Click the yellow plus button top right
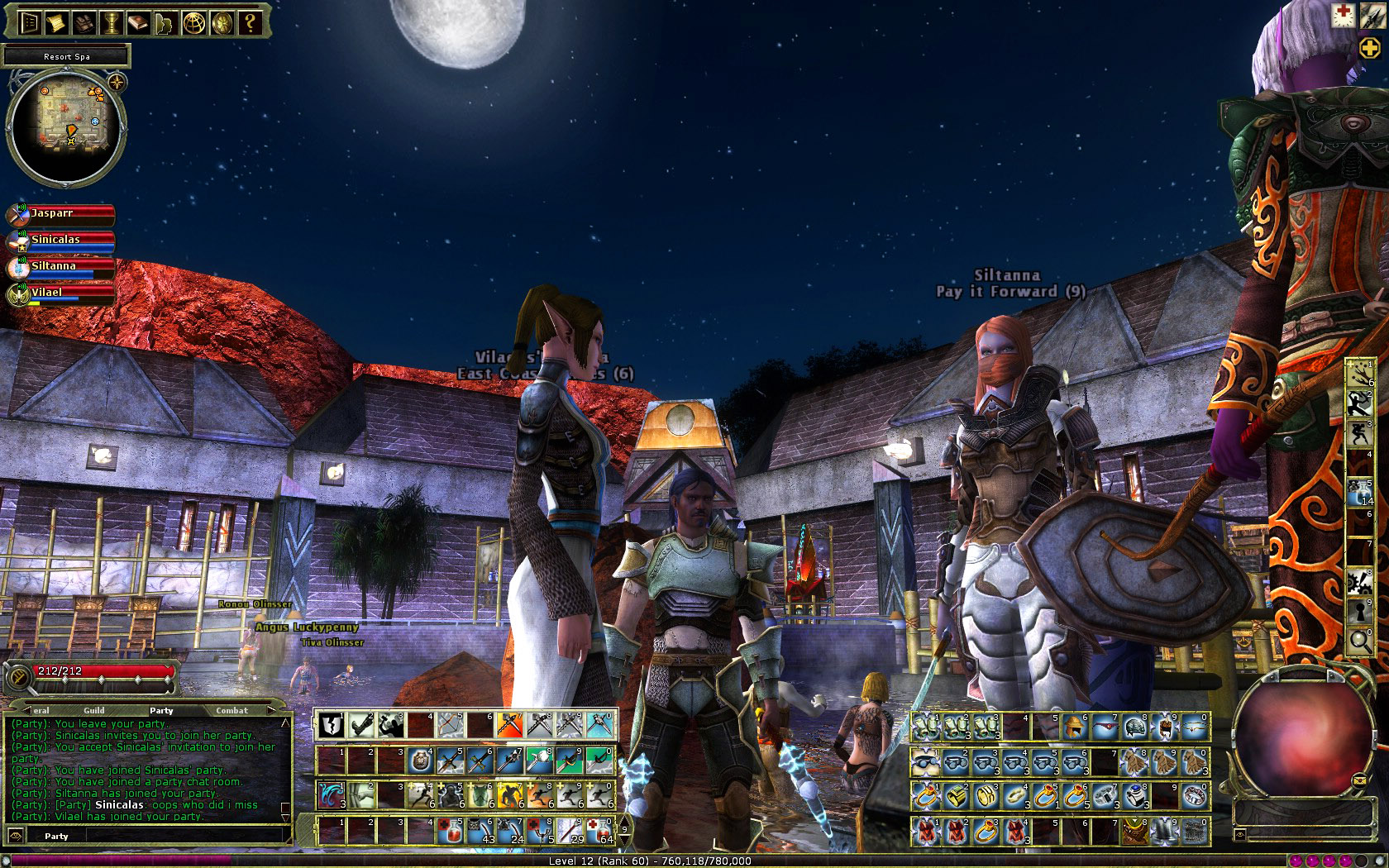Screen dimensions: 1389x868 [x=1369, y=48]
